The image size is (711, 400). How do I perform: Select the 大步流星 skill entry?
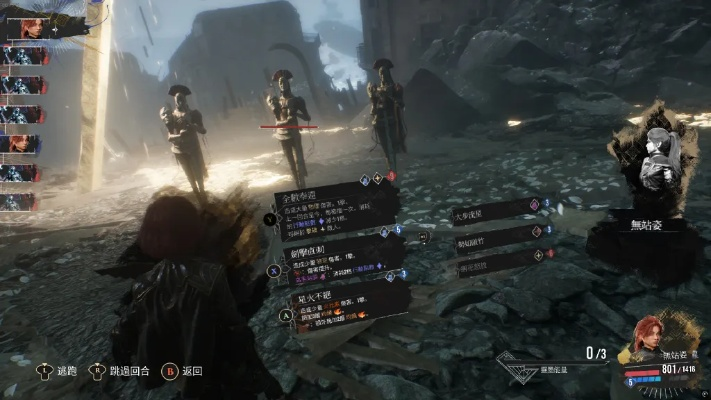(491, 210)
